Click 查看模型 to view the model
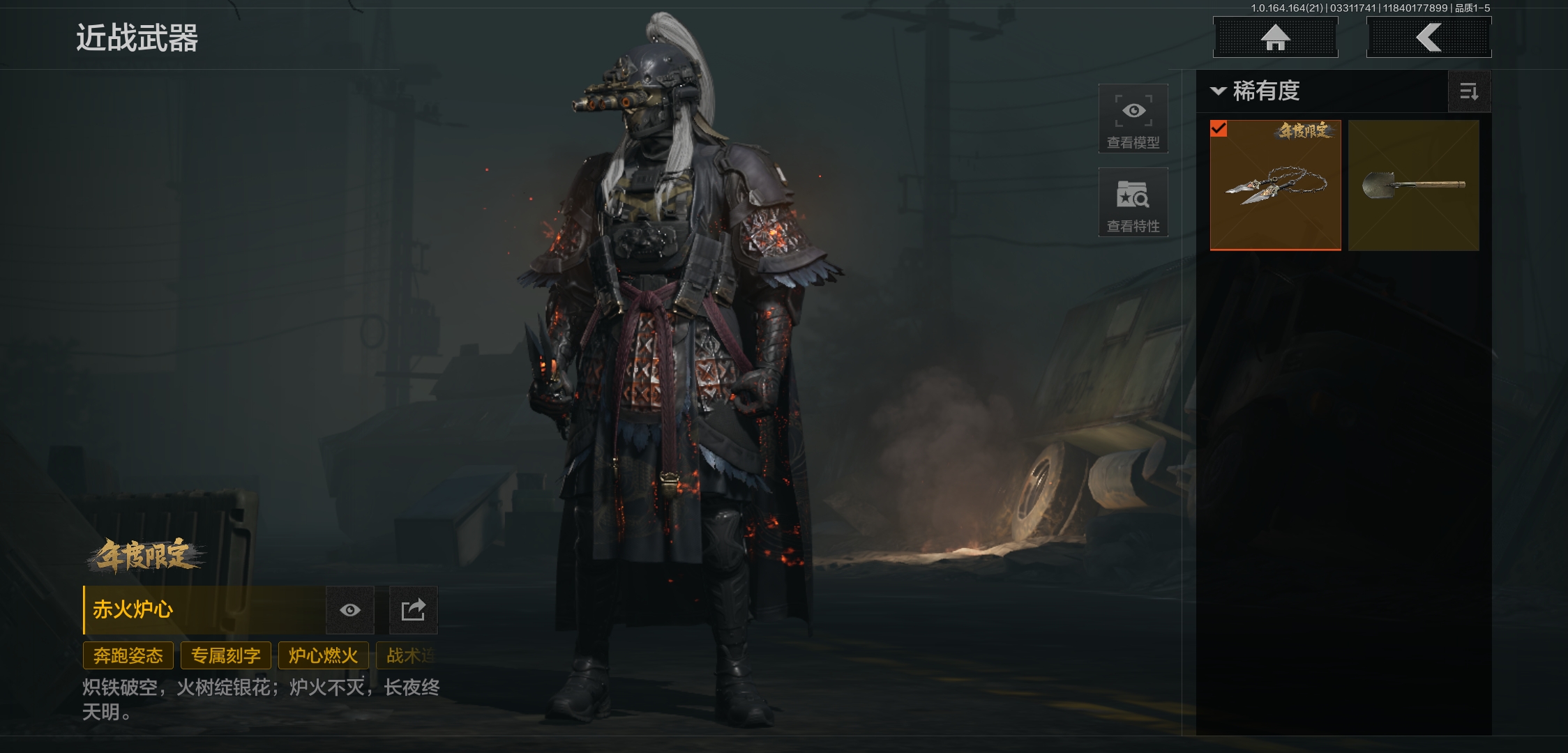This screenshot has width=1568, height=753. pos(1133,119)
